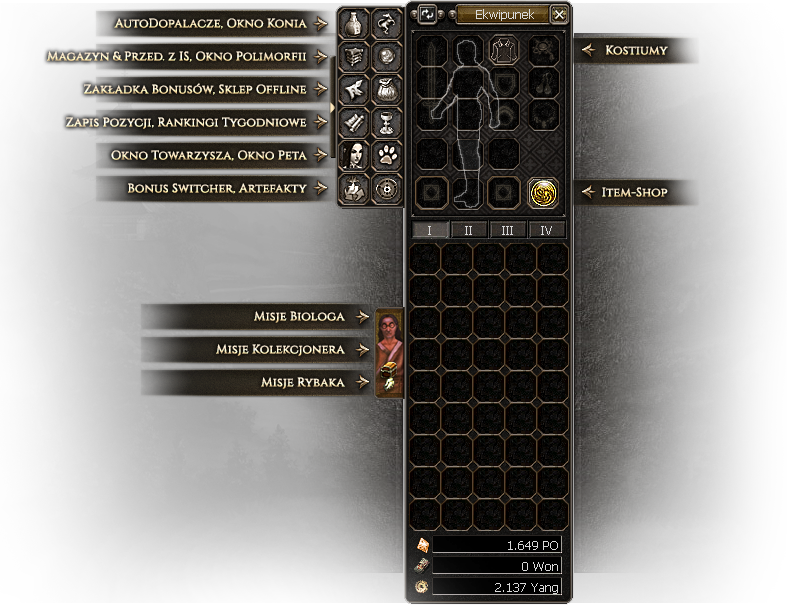Open the offline shop sack icon
This screenshot has height=605, width=787.
[x=386, y=89]
